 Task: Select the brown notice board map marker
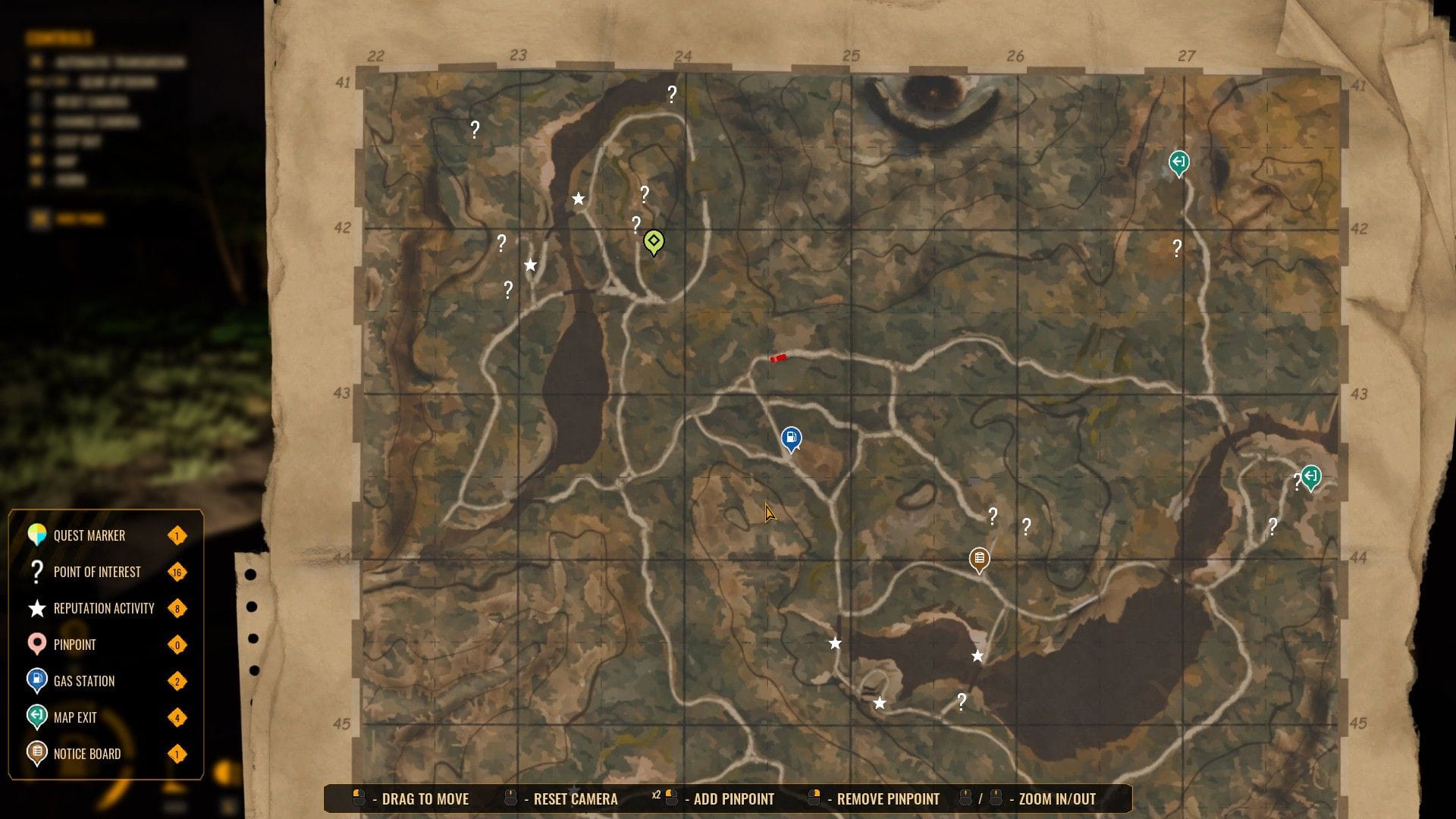click(979, 560)
